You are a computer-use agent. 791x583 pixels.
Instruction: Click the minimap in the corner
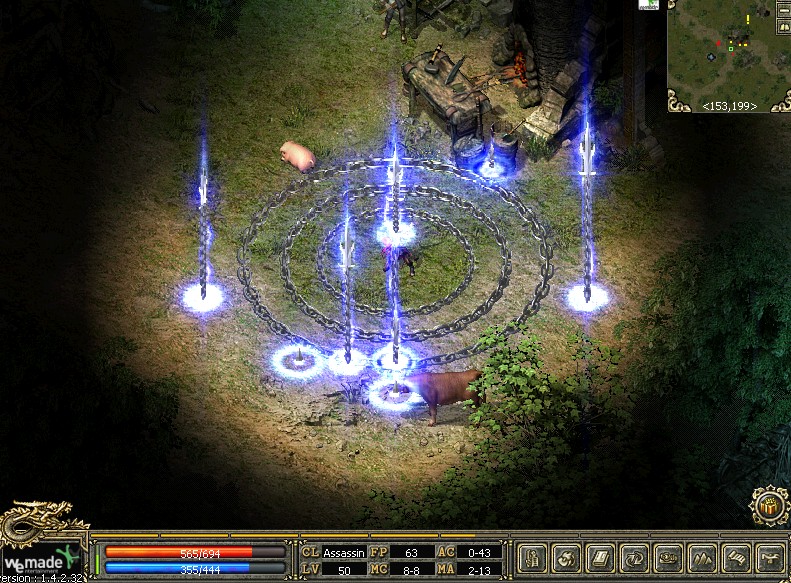pyautogui.click(x=729, y=50)
